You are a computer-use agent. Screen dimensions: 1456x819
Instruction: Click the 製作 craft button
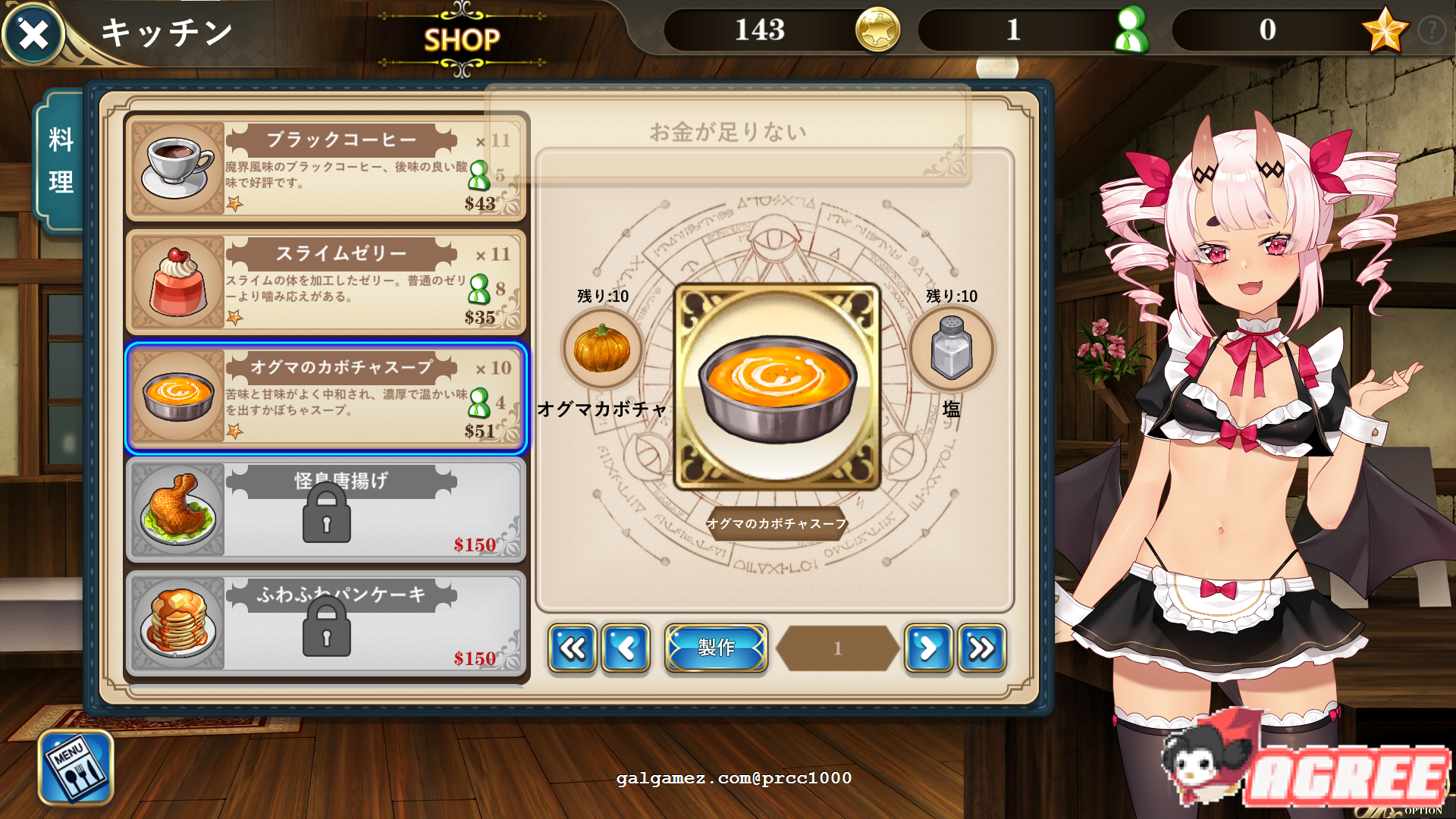point(716,648)
